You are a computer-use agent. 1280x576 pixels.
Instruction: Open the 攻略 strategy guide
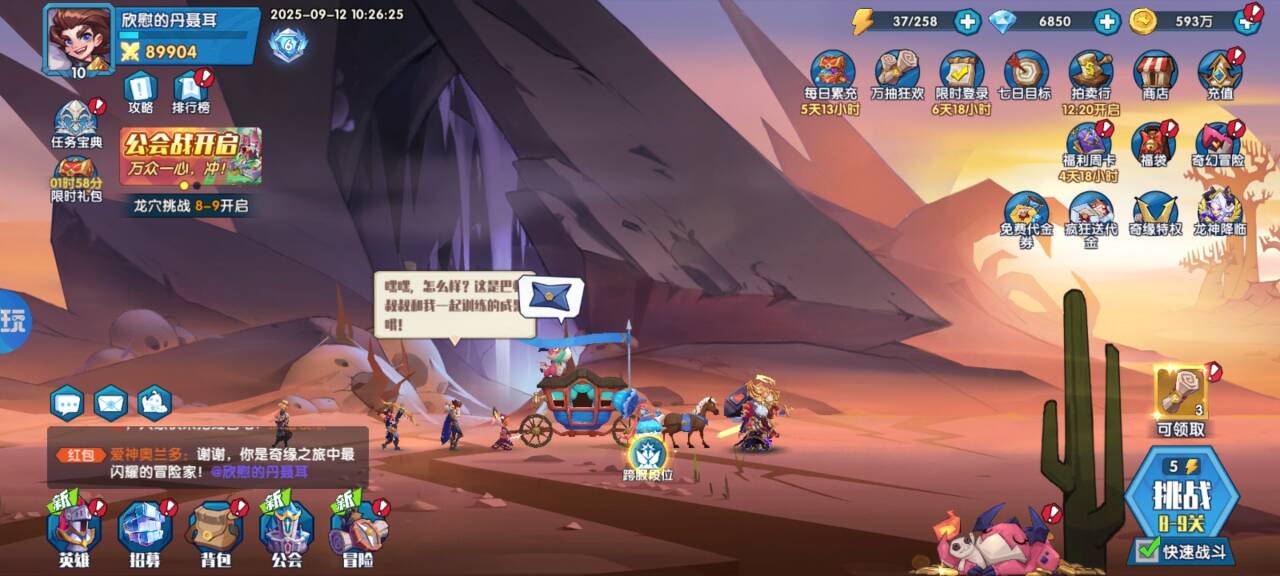140,90
